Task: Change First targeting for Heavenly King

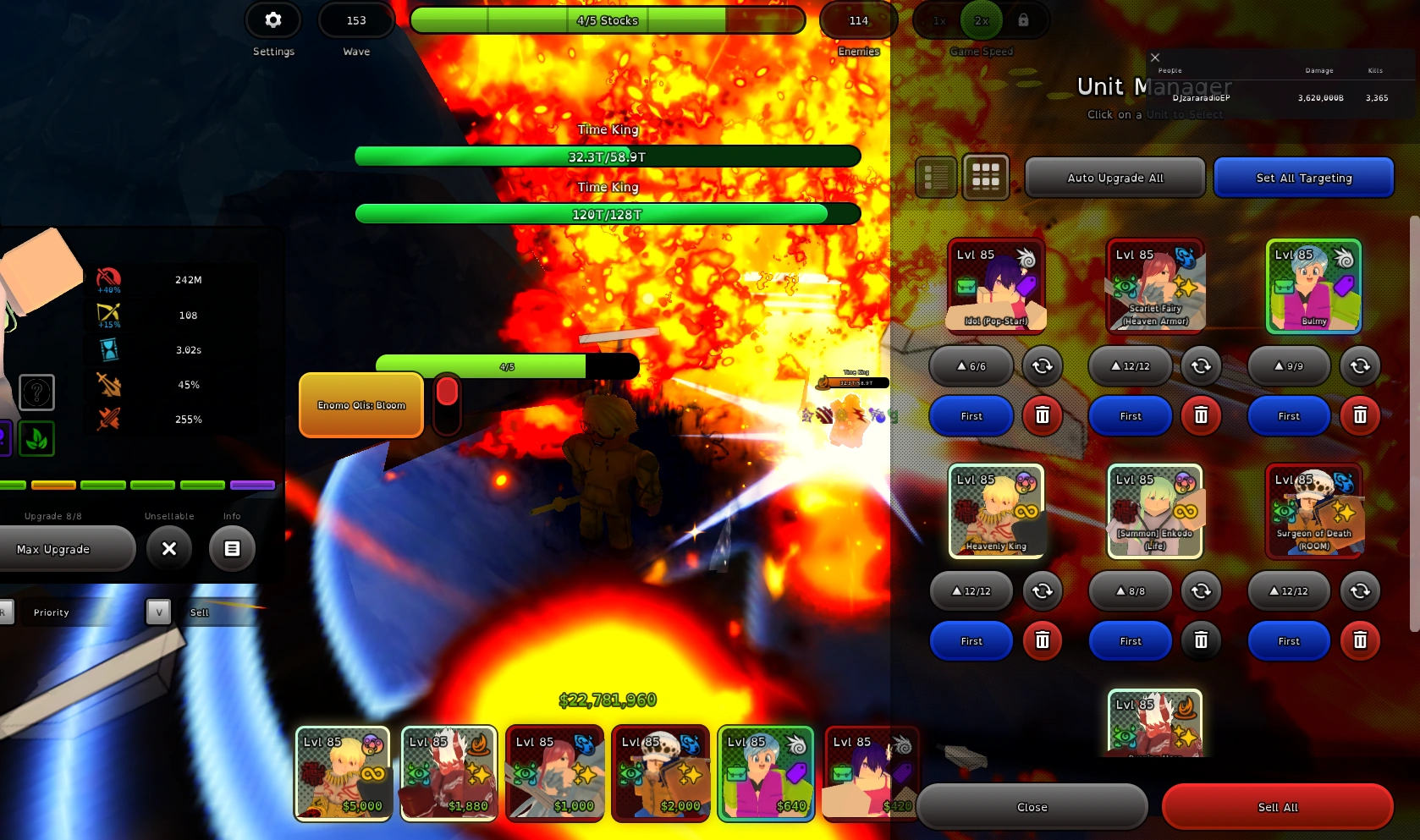Action: [971, 641]
